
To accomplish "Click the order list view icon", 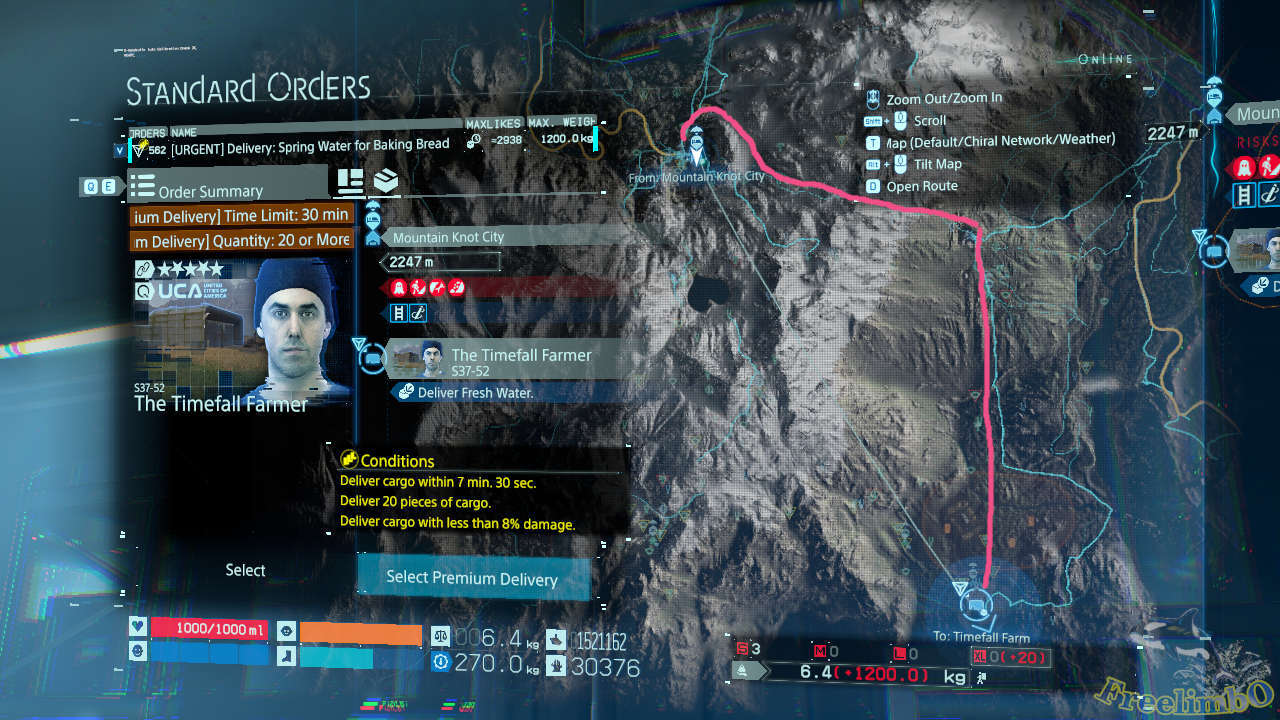I will click(x=350, y=182).
